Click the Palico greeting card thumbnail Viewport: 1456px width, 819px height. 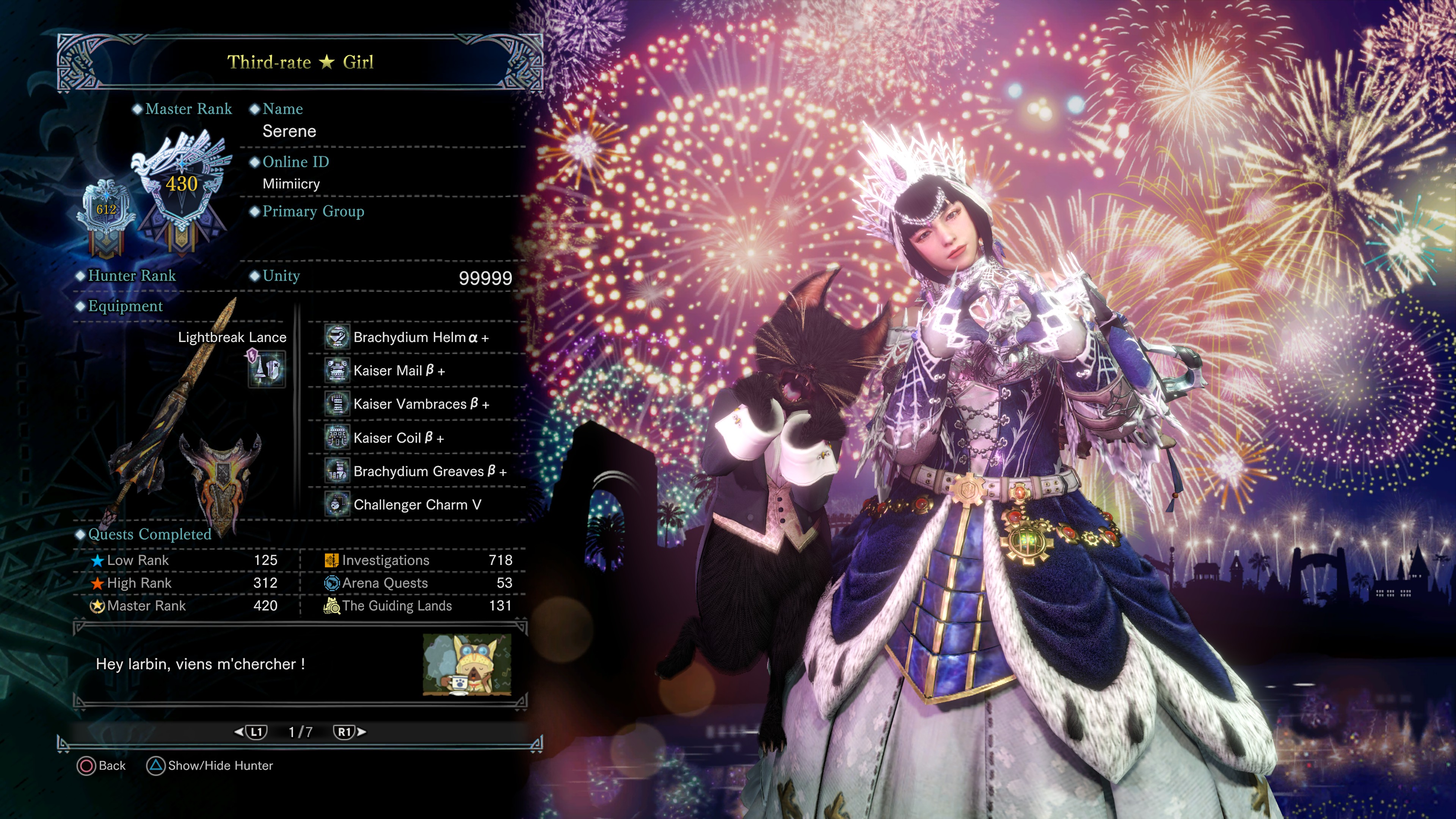(x=467, y=665)
